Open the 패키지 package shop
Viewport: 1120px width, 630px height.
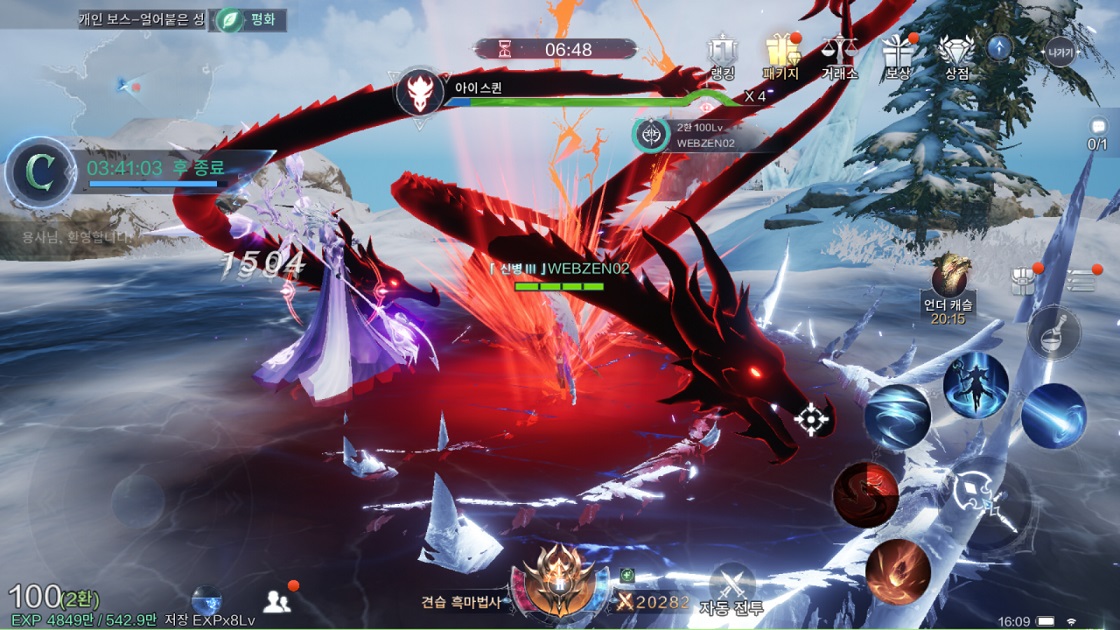(x=780, y=56)
